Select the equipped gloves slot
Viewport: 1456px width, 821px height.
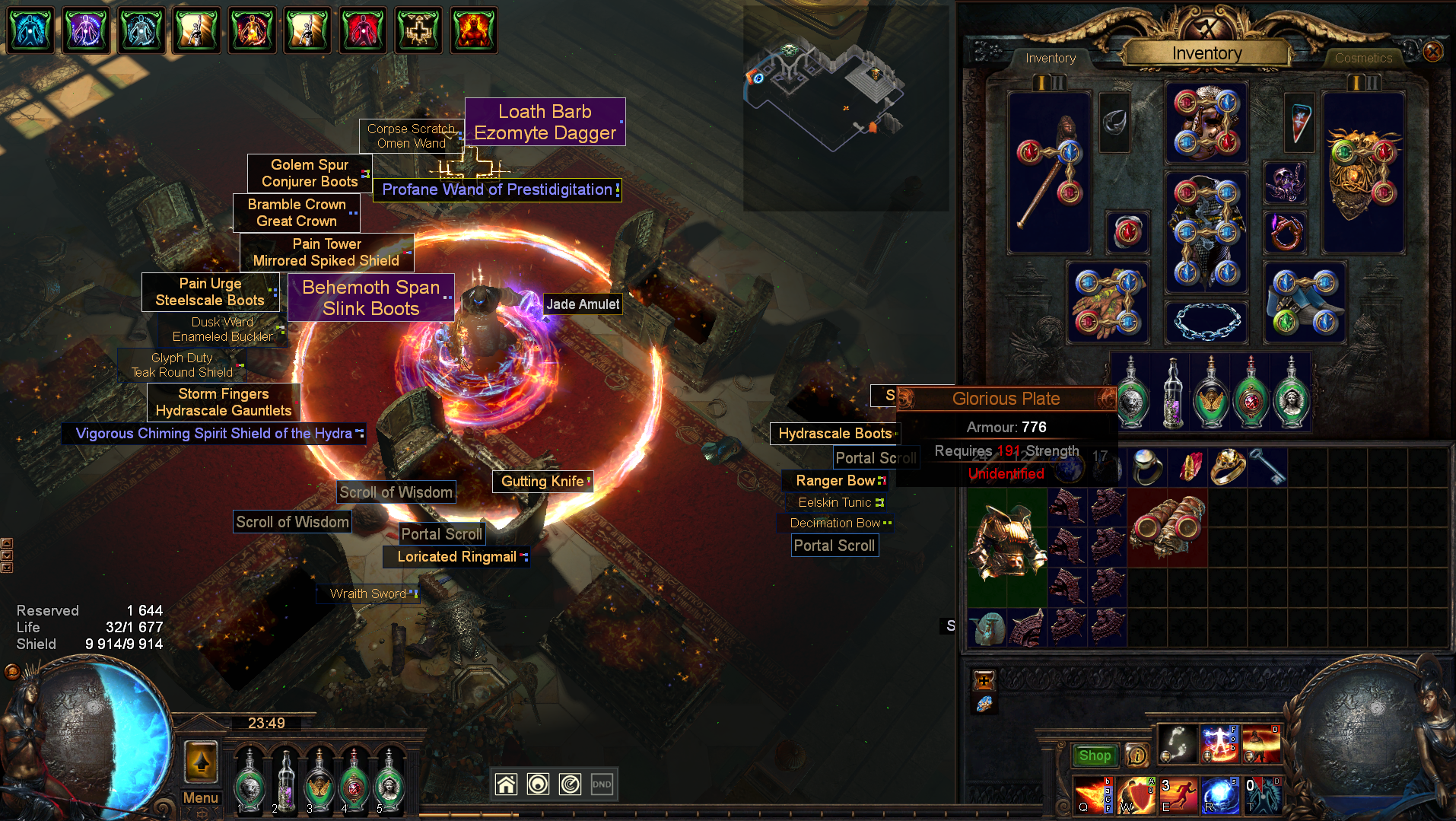coord(1108,302)
